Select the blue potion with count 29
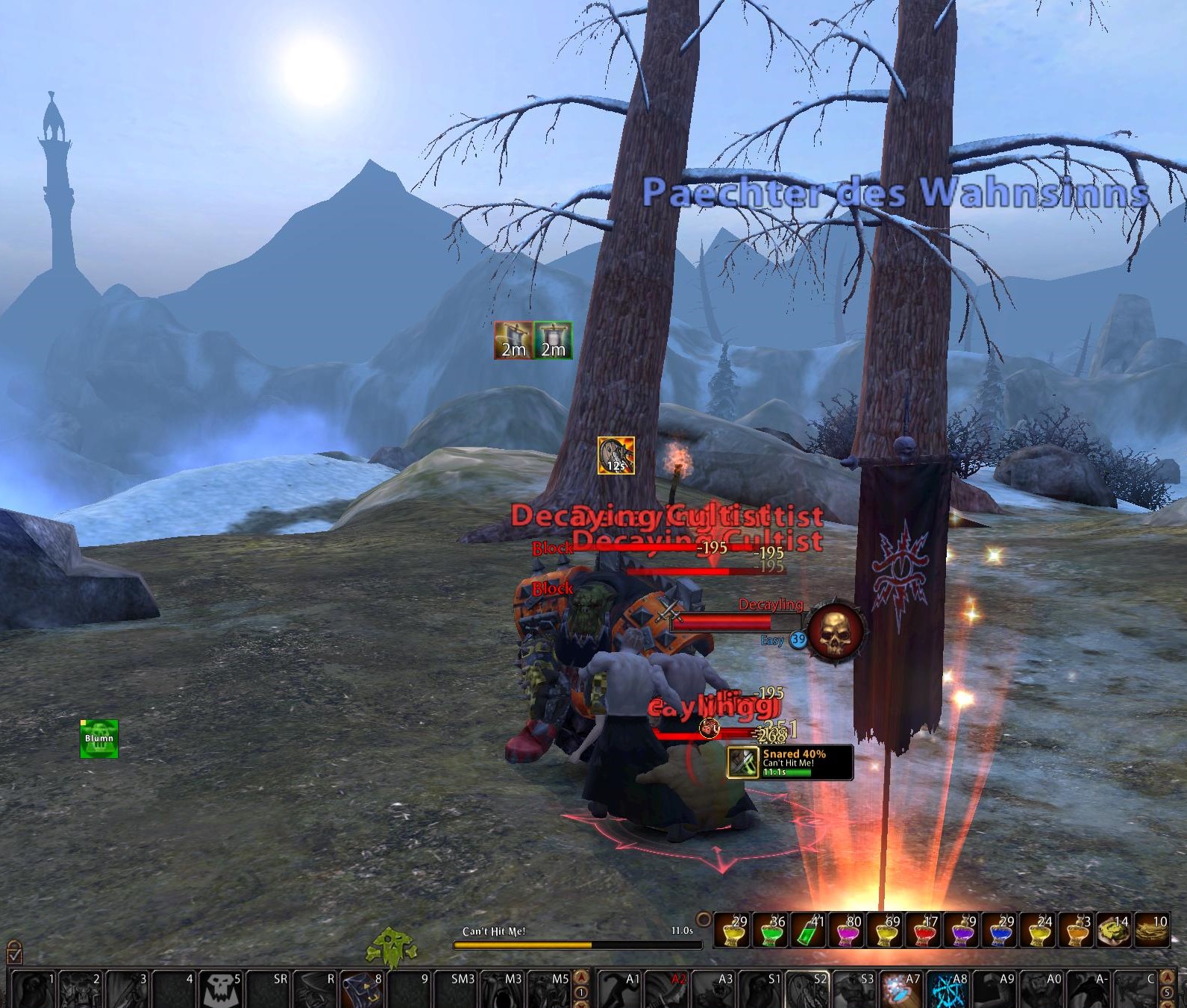 pos(999,930)
